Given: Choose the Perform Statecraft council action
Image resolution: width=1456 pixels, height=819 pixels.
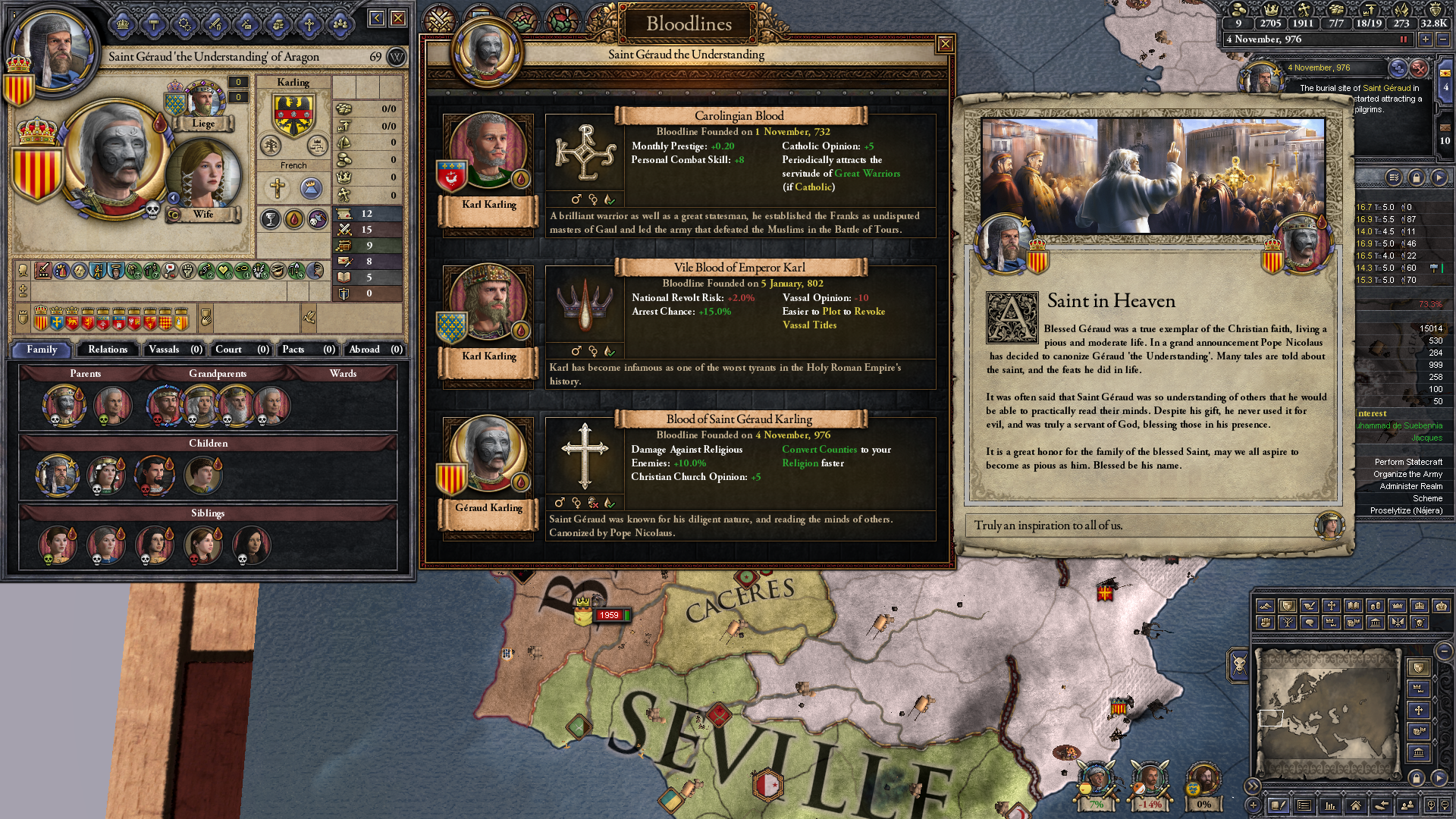Looking at the screenshot, I should click(1407, 462).
